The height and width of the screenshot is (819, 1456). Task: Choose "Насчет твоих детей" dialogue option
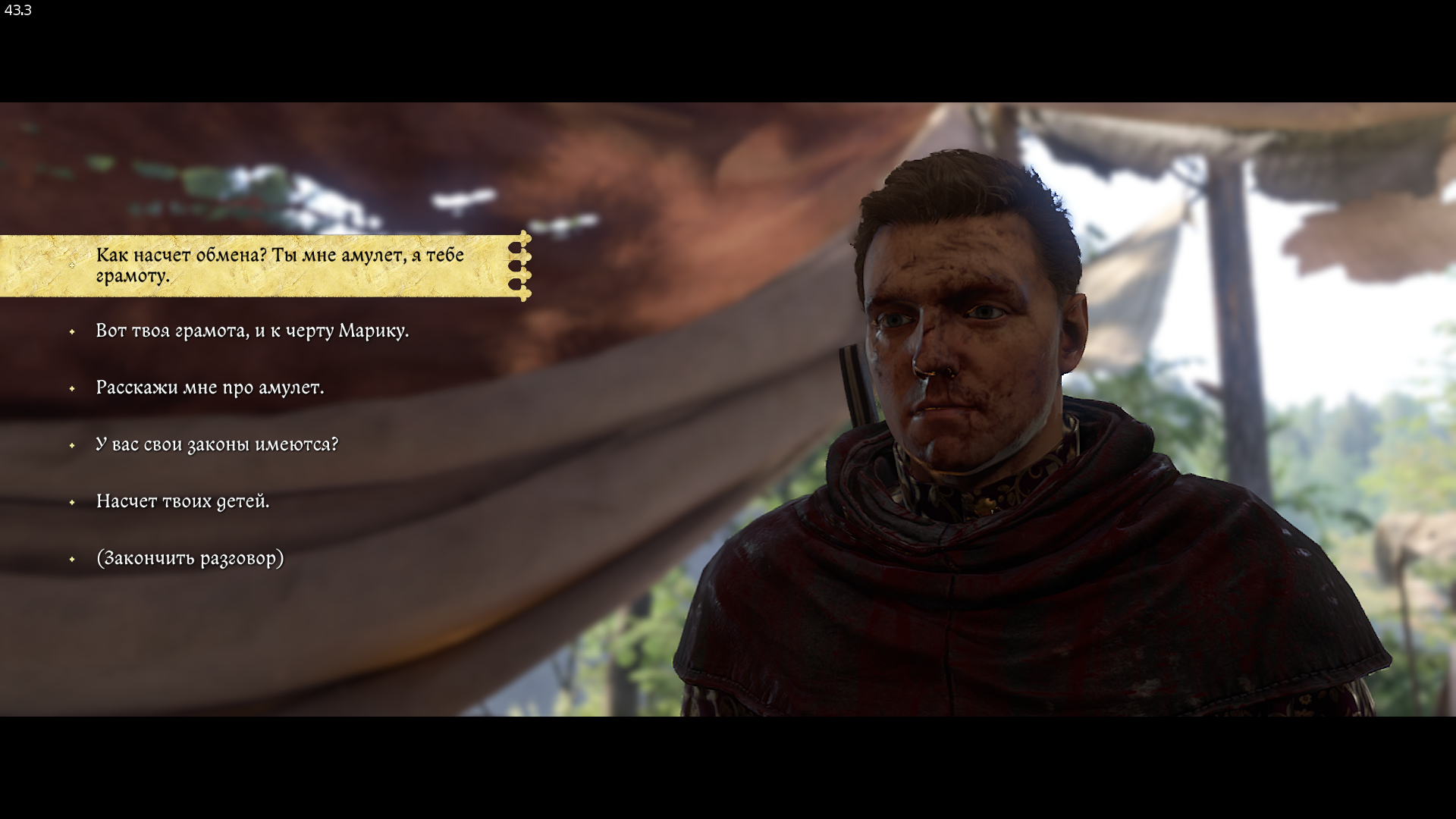[x=182, y=501]
